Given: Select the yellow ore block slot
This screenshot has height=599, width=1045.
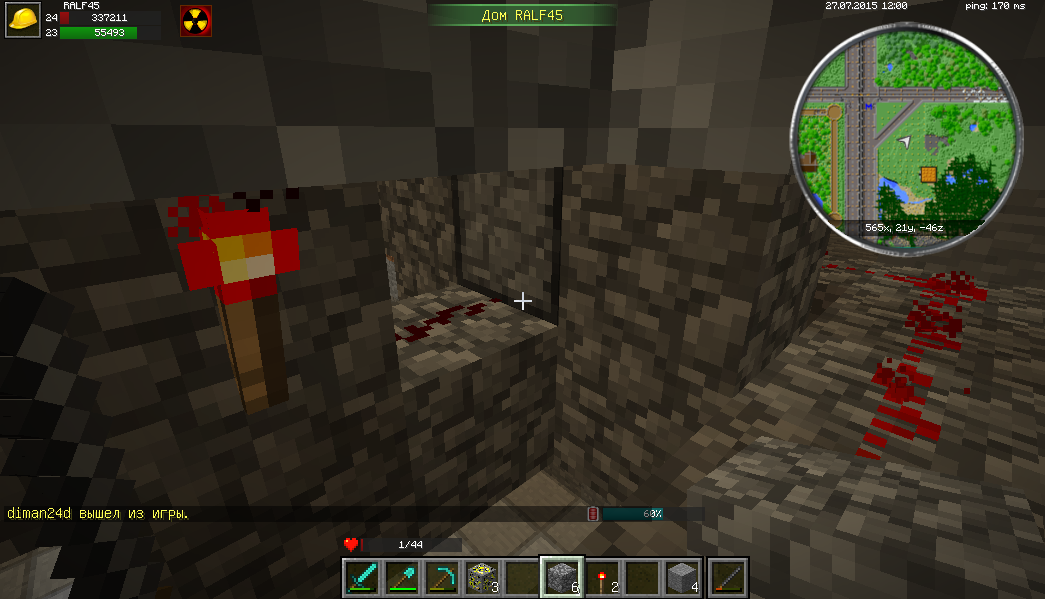Looking at the screenshot, I should (480, 577).
